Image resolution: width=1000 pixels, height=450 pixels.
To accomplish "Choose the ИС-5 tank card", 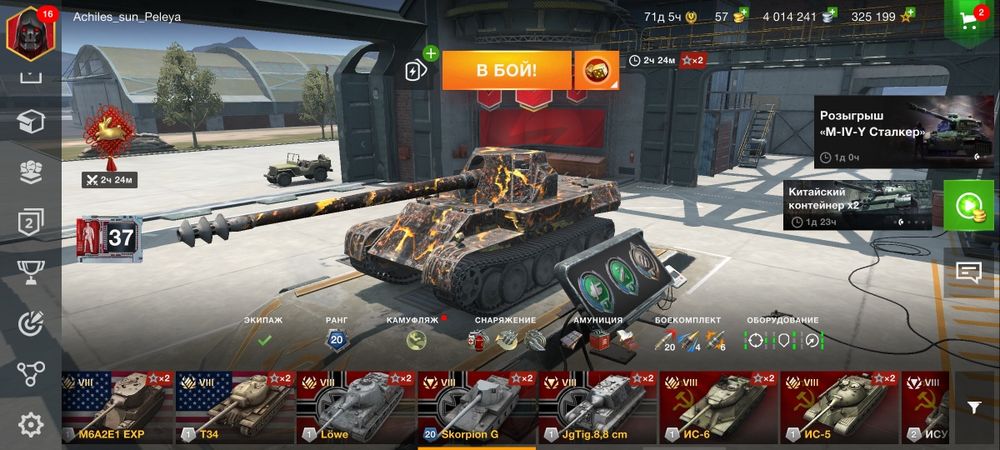I will 837,407.
